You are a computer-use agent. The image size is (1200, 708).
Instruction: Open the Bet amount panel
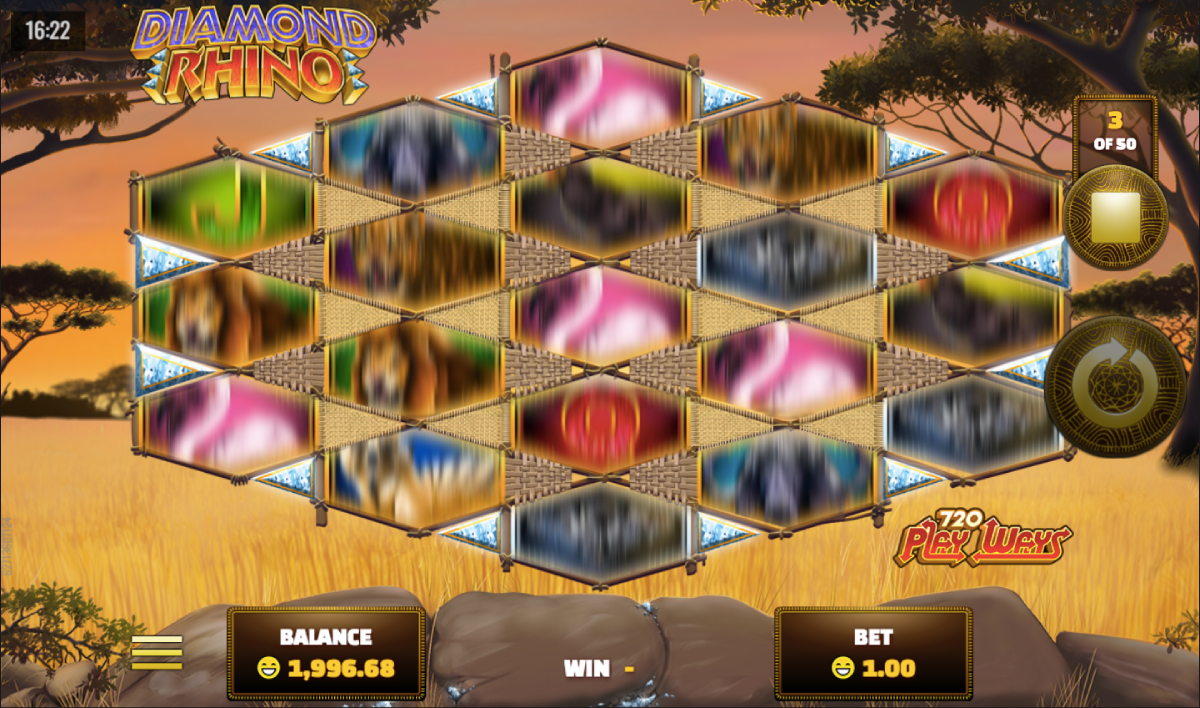click(872, 652)
